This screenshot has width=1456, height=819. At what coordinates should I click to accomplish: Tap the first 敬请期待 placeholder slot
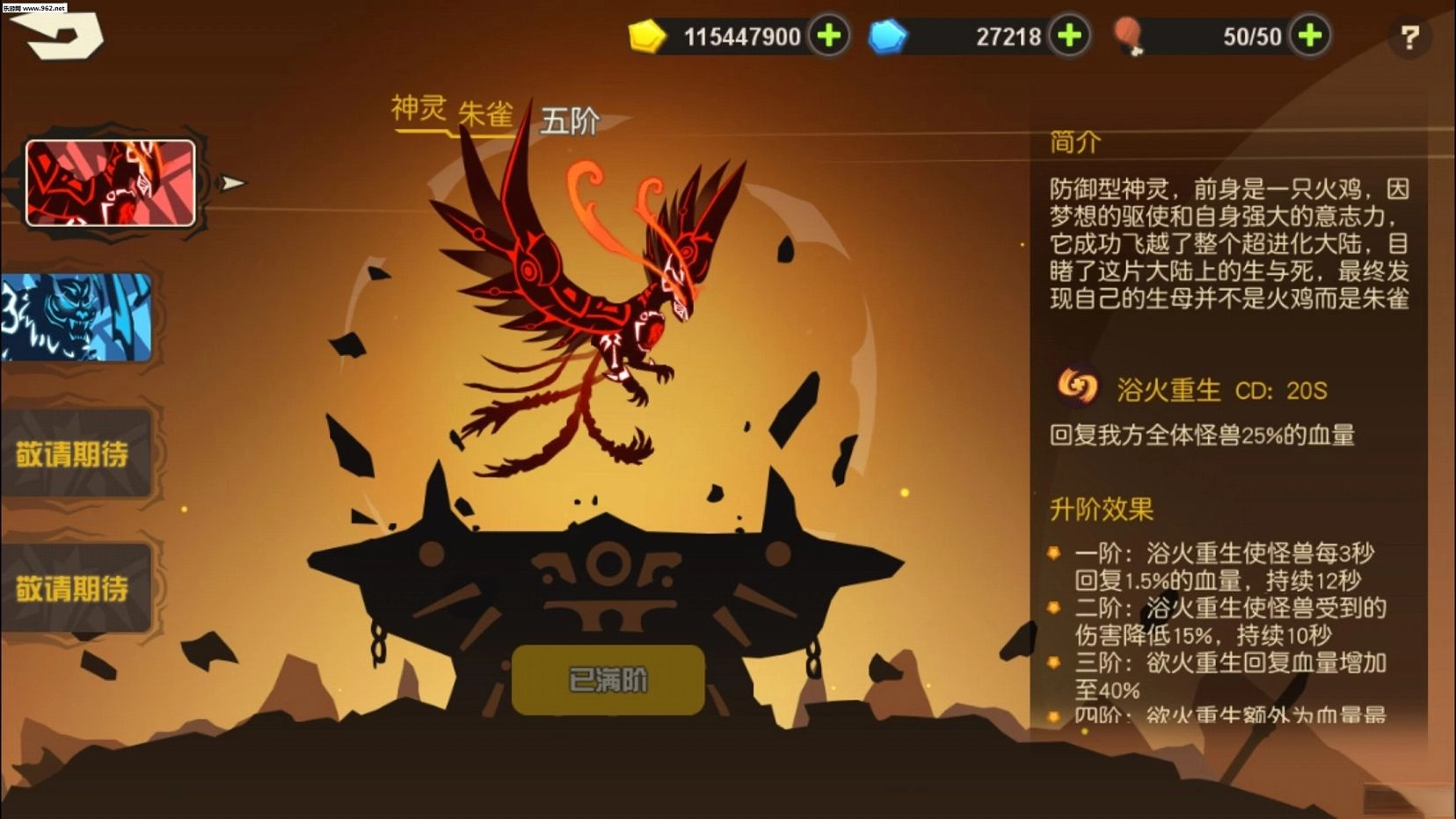pos(76,454)
